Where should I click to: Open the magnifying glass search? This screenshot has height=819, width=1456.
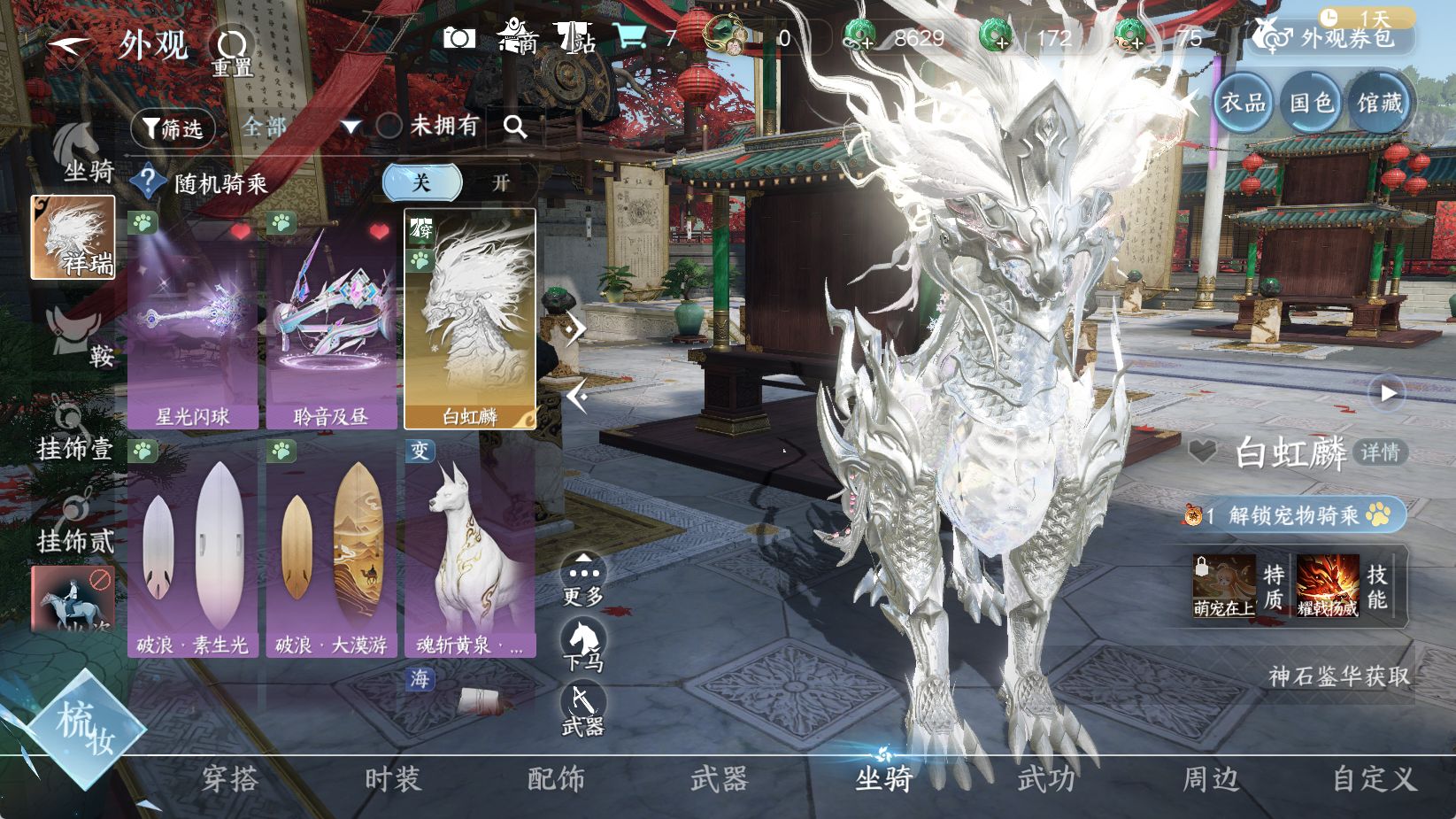click(515, 127)
